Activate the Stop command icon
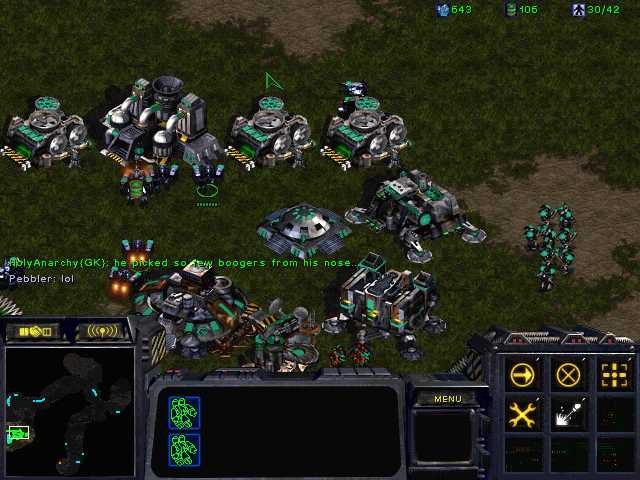Viewport: 640px width, 480px height. tap(568, 375)
